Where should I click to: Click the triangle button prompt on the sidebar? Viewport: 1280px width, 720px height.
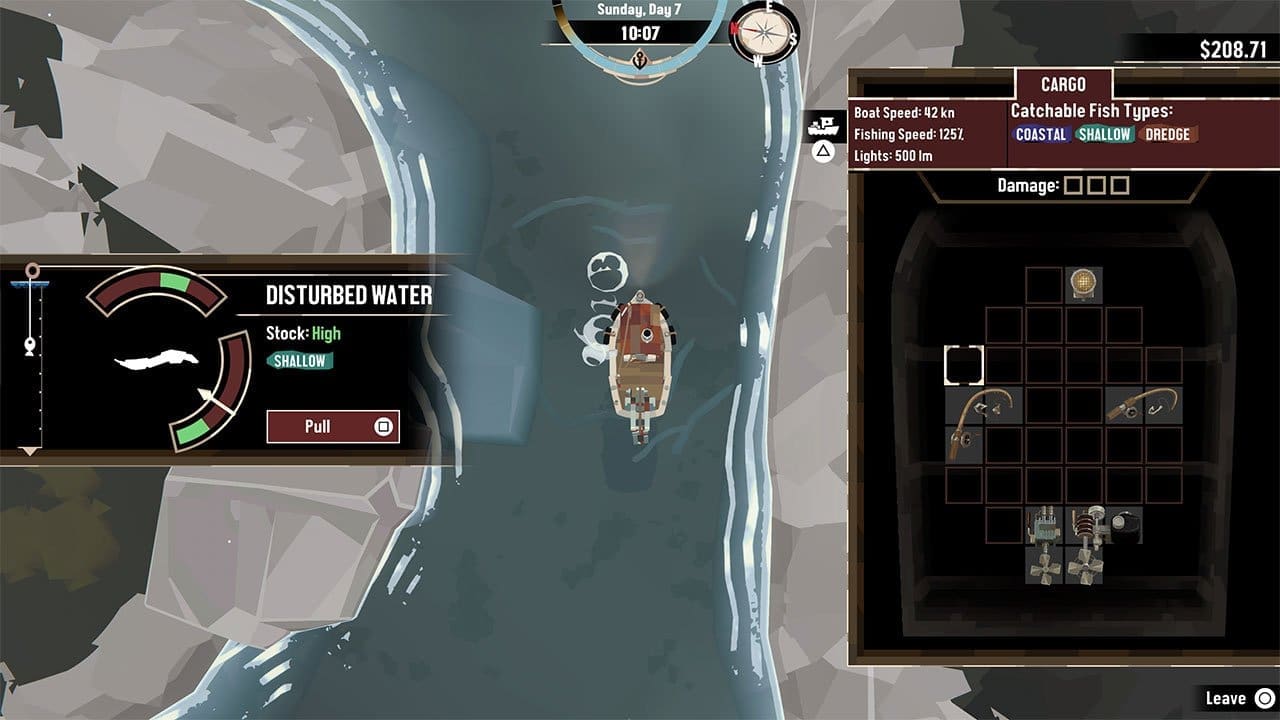click(x=823, y=152)
